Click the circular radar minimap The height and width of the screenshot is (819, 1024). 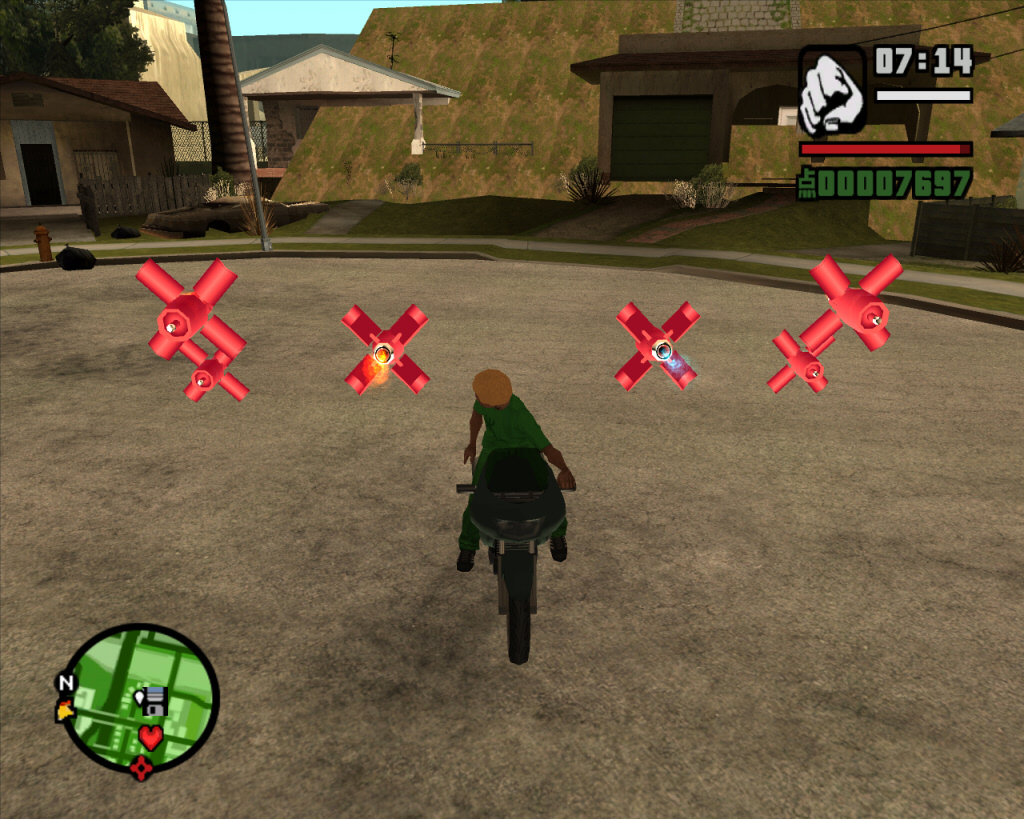point(140,698)
